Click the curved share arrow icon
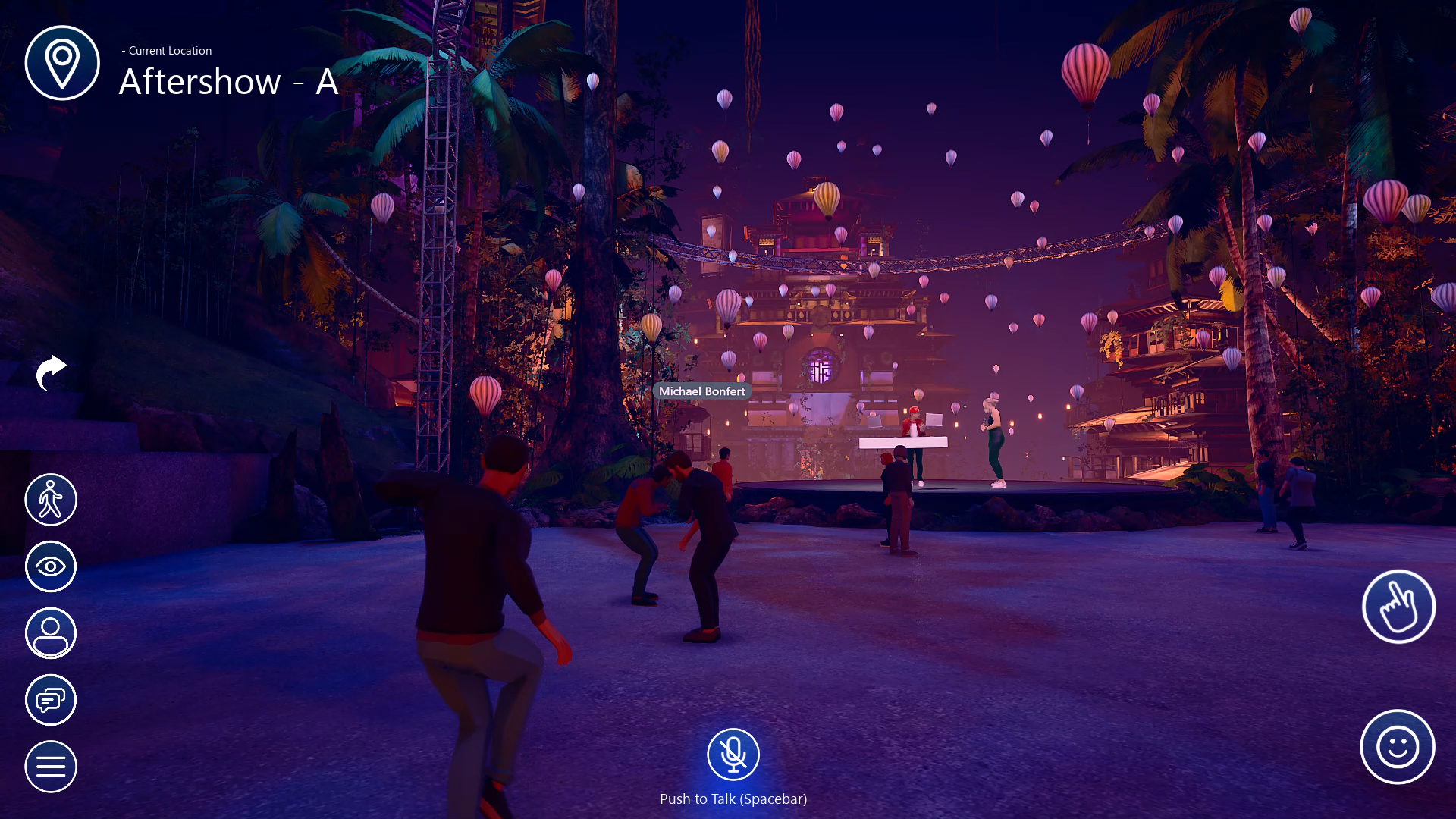The height and width of the screenshot is (819, 1456). coord(51,372)
